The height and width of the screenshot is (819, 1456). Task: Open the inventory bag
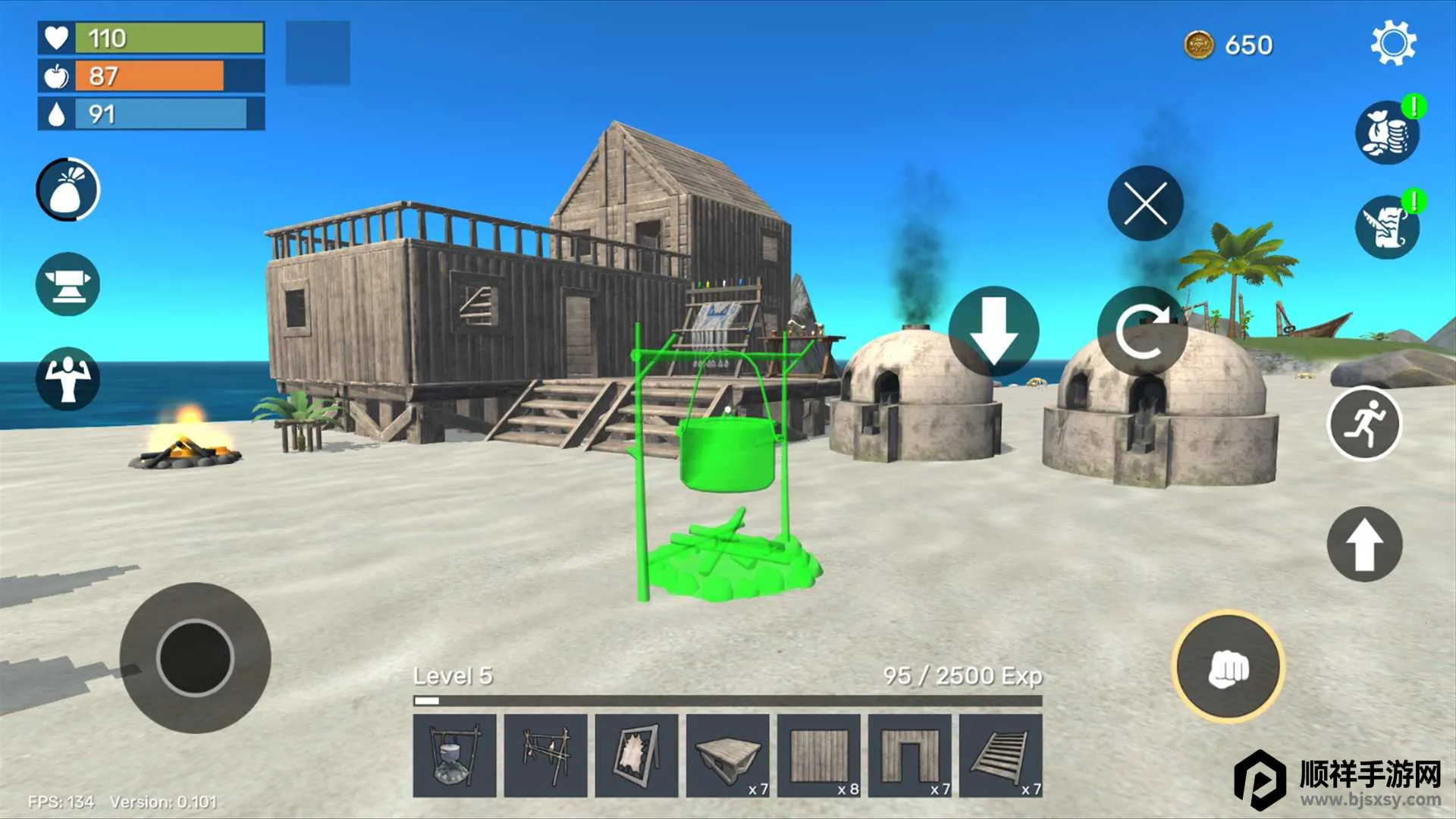67,190
